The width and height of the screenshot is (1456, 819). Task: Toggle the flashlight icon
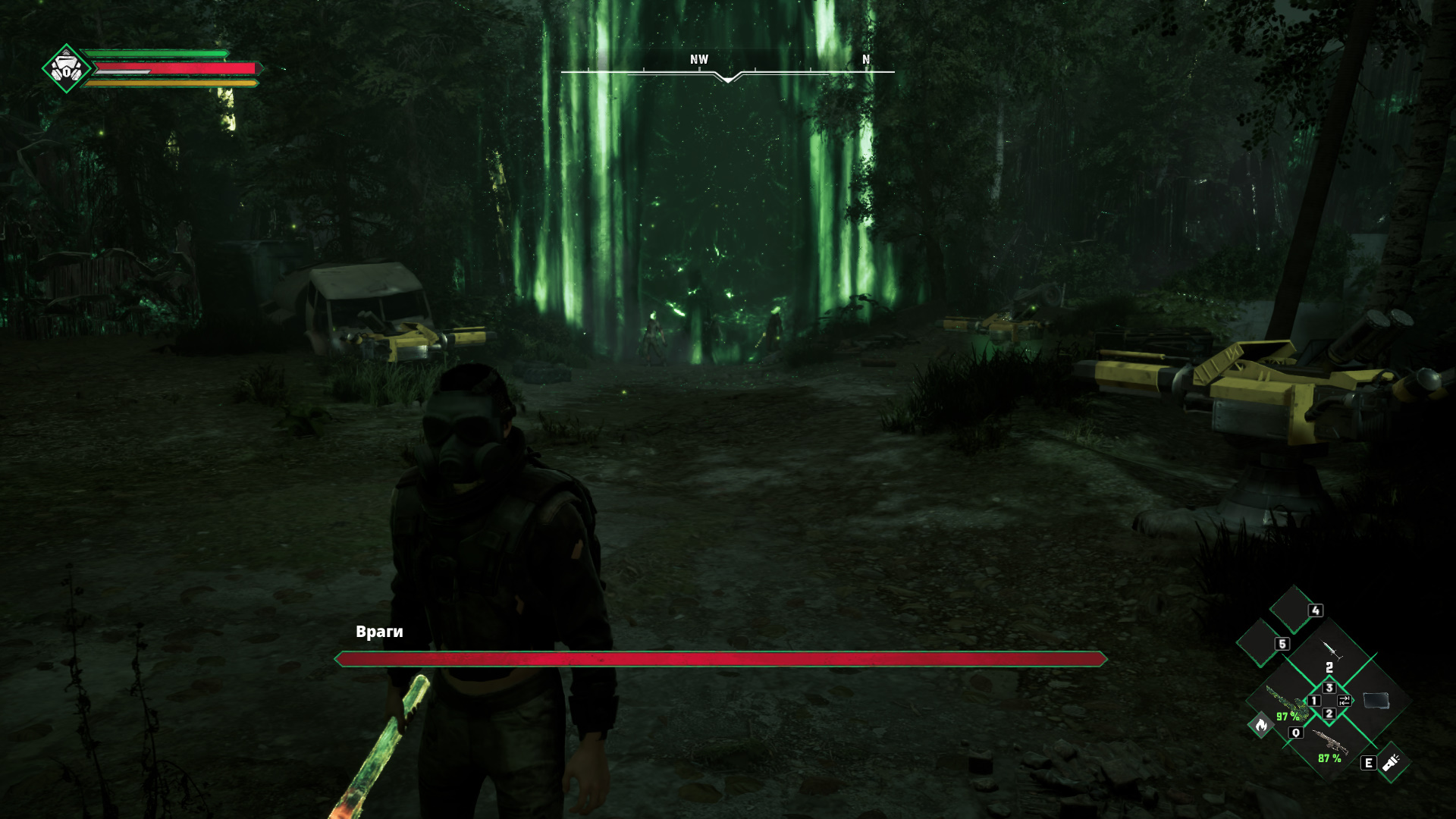pyautogui.click(x=1391, y=763)
